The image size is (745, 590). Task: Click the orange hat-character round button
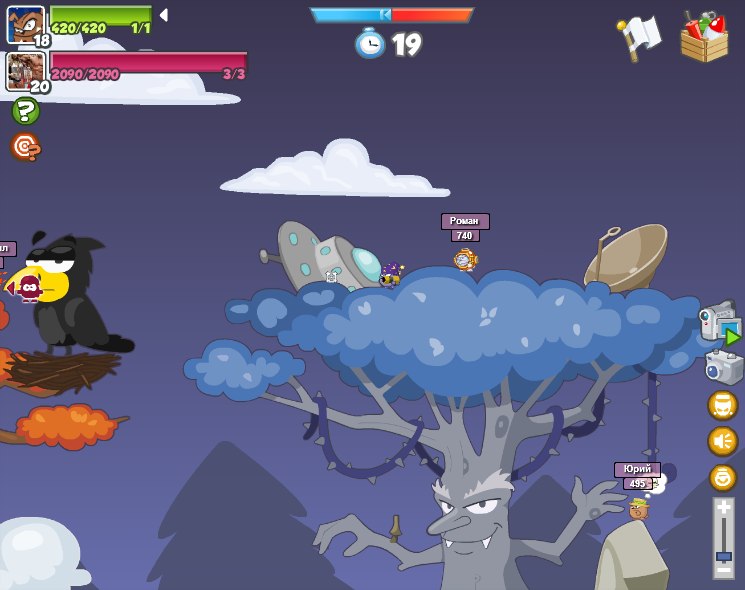click(722, 405)
